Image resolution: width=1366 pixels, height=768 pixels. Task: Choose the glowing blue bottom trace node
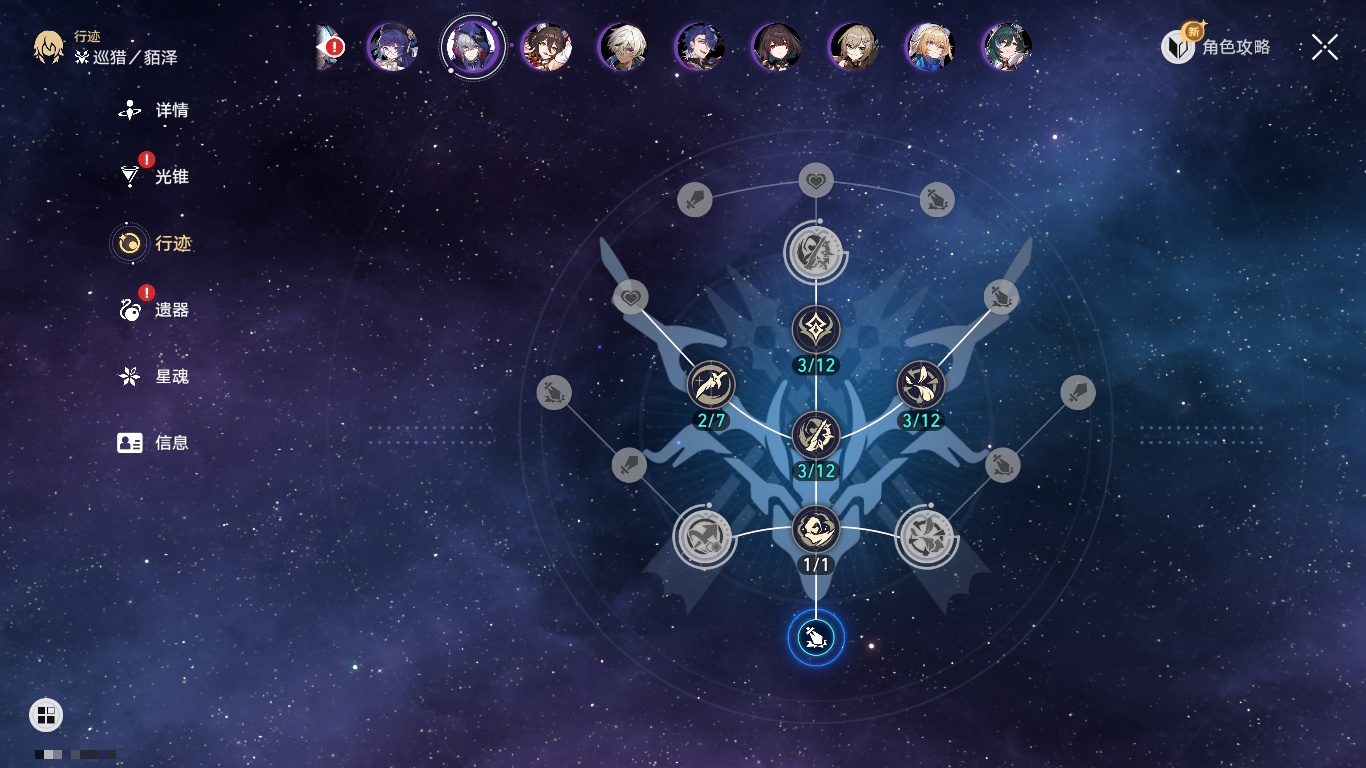click(x=816, y=637)
